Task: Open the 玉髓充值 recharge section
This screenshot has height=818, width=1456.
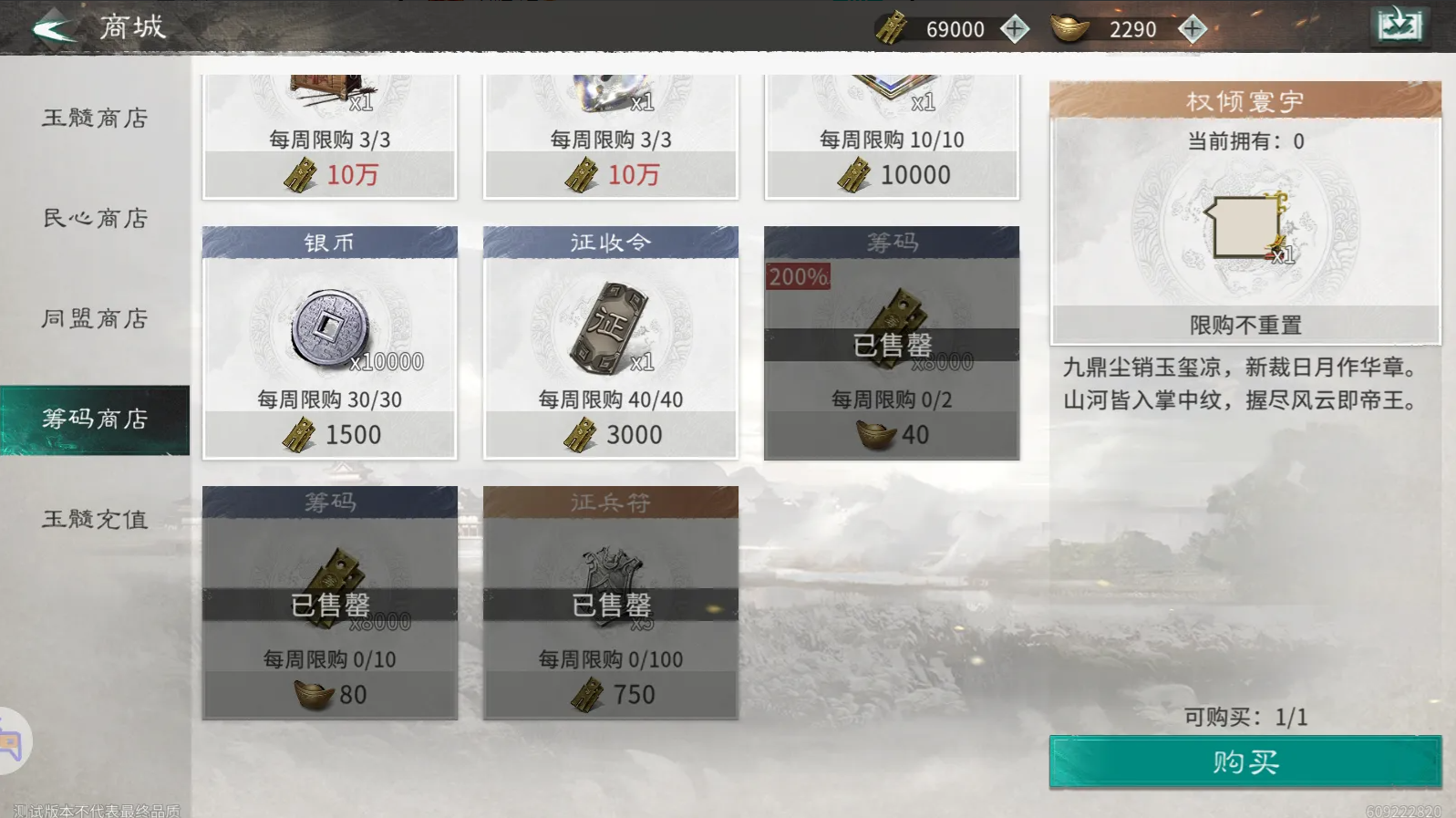Action: (x=94, y=518)
